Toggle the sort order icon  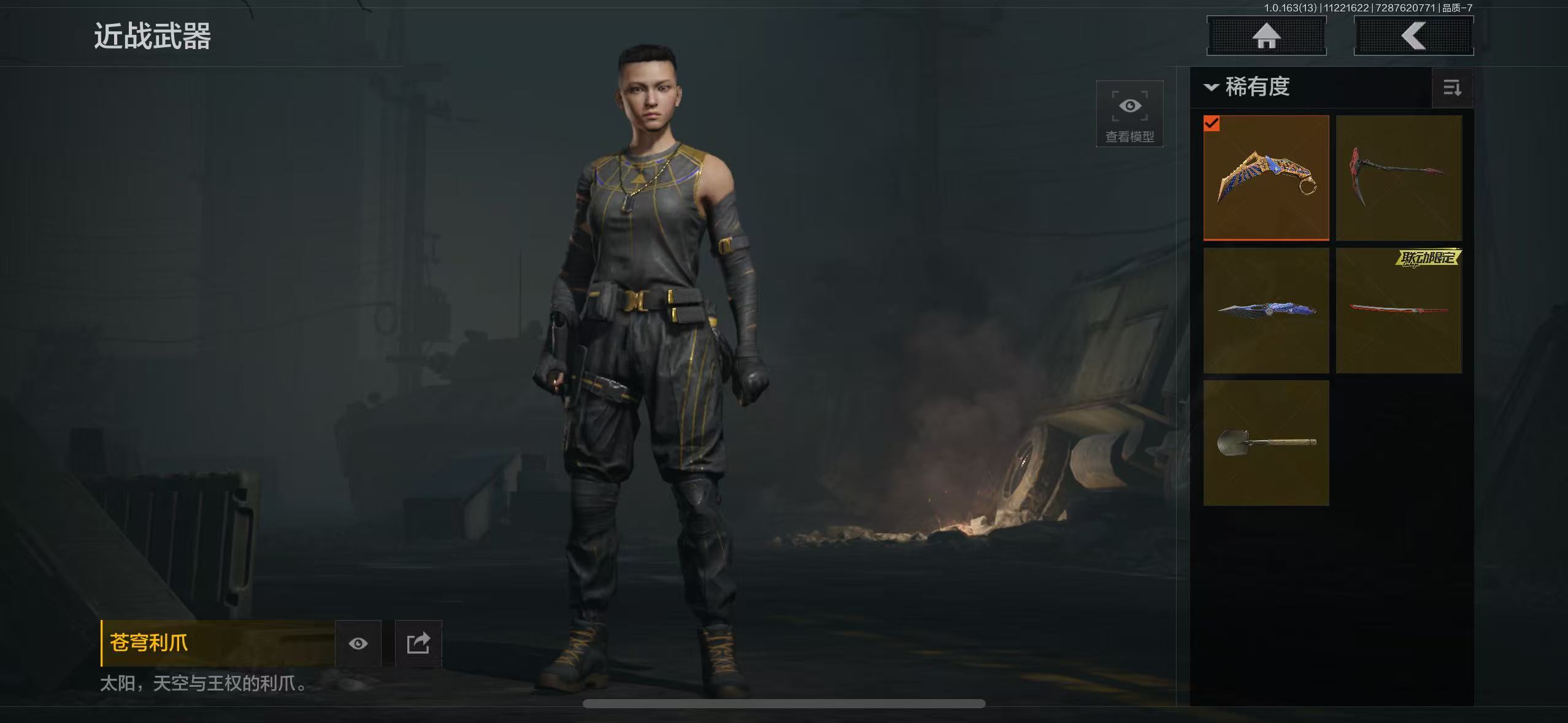pyautogui.click(x=1452, y=88)
